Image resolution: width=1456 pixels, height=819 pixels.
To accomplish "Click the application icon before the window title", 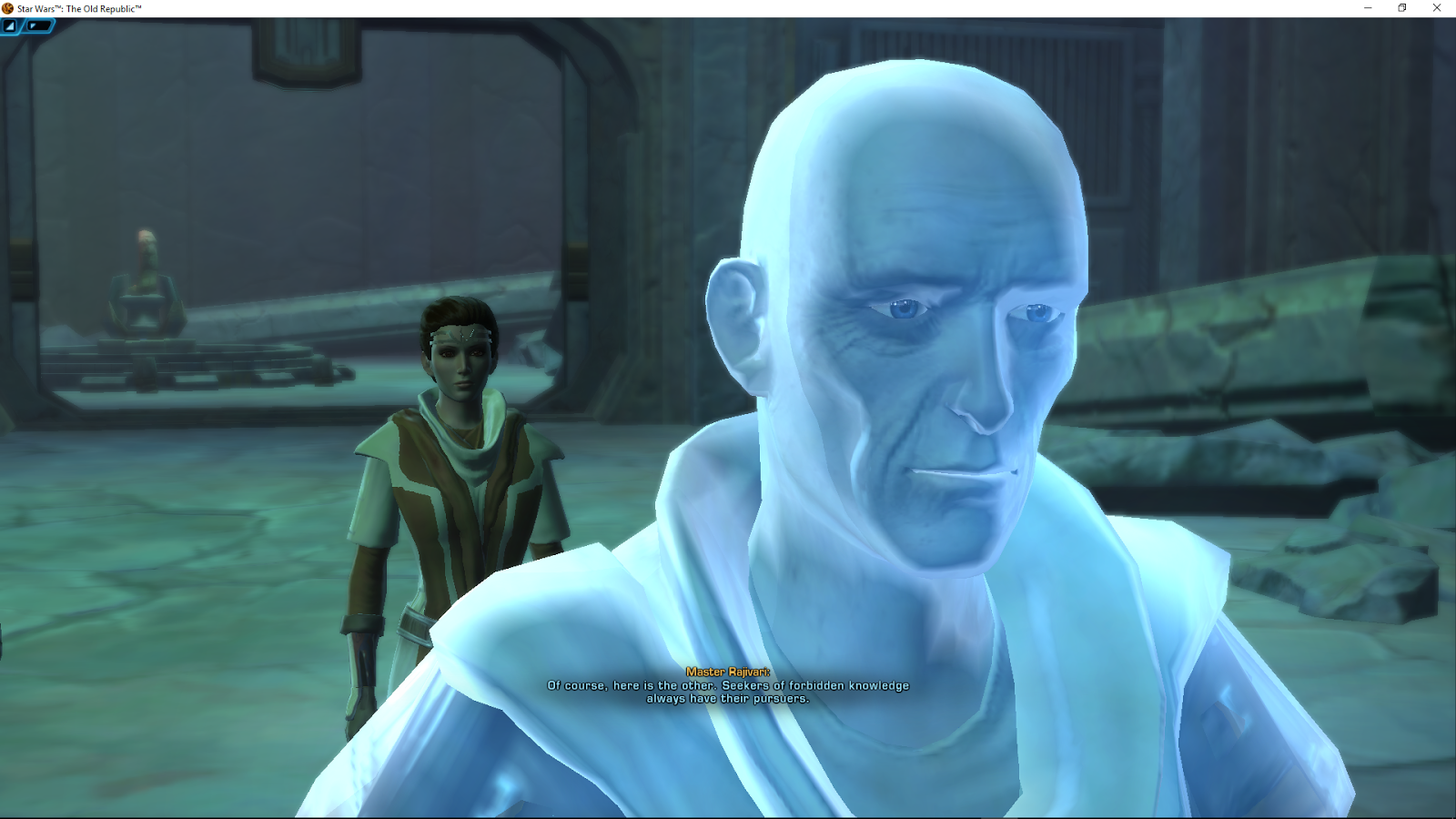I will tap(7, 7).
